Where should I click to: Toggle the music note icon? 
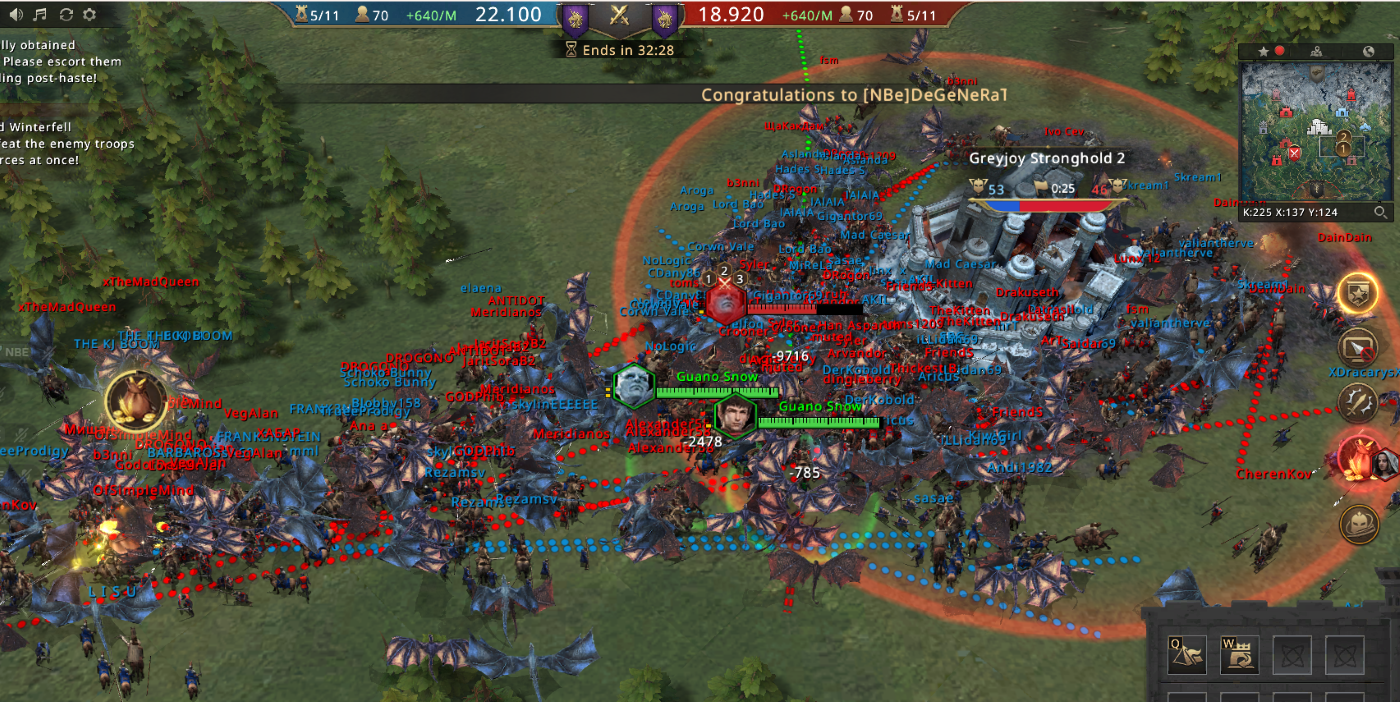pyautogui.click(x=40, y=14)
